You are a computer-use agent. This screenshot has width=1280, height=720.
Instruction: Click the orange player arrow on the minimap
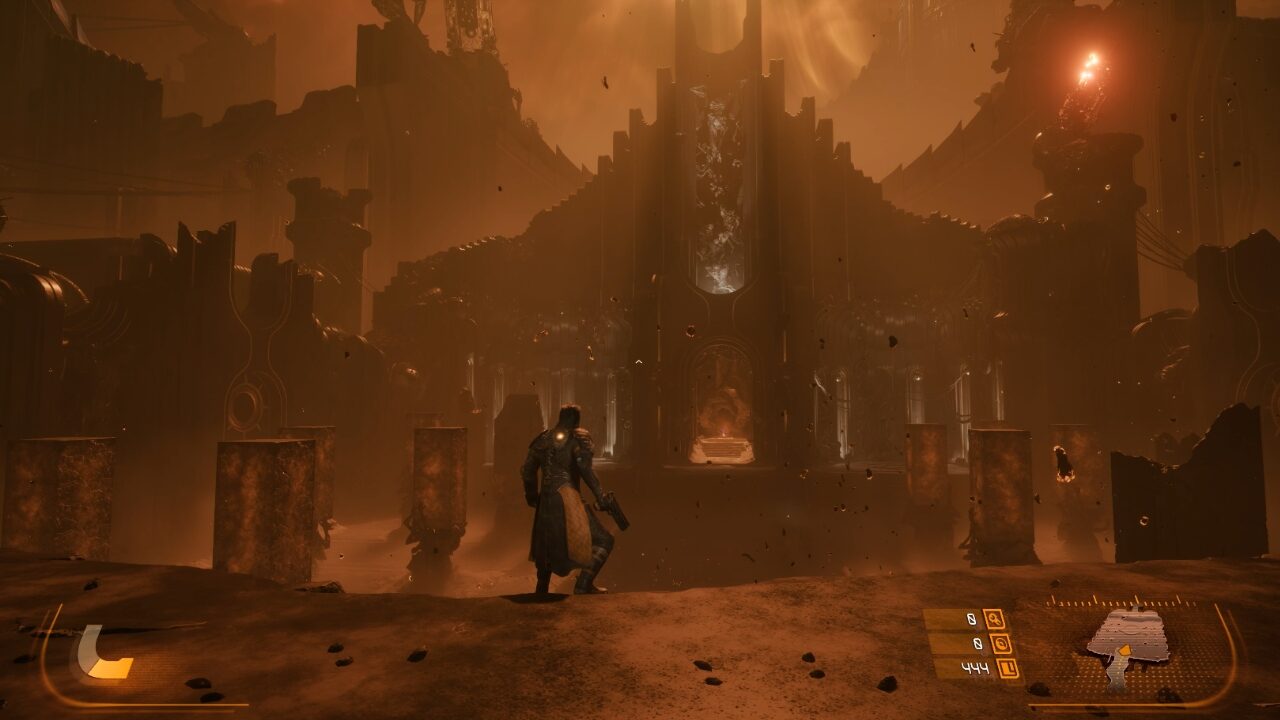coord(1125,649)
